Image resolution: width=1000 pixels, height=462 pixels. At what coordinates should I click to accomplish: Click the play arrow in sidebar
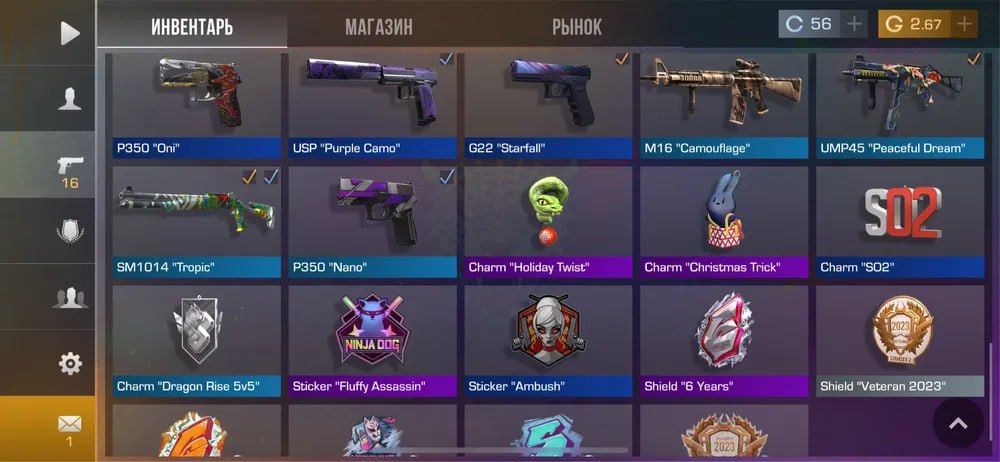click(x=69, y=33)
